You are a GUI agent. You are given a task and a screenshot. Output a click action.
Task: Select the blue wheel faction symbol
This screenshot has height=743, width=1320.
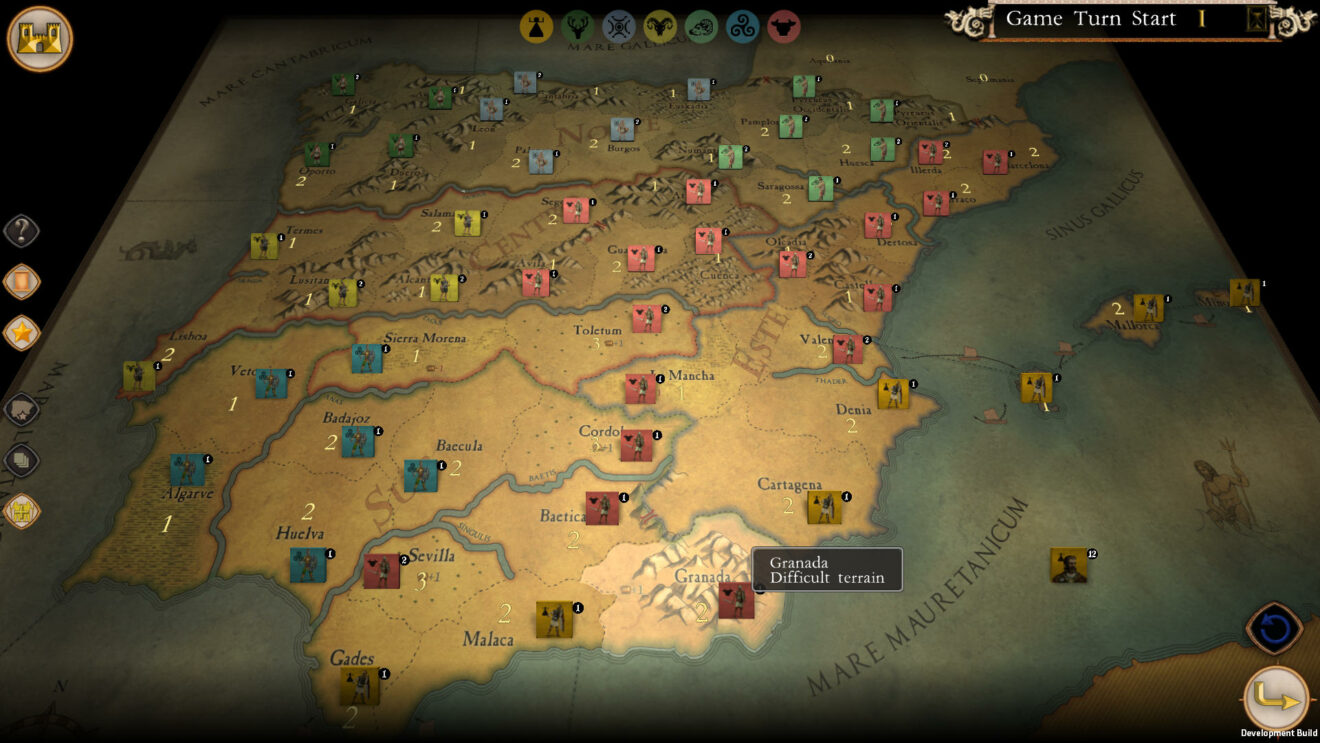pyautogui.click(x=620, y=27)
